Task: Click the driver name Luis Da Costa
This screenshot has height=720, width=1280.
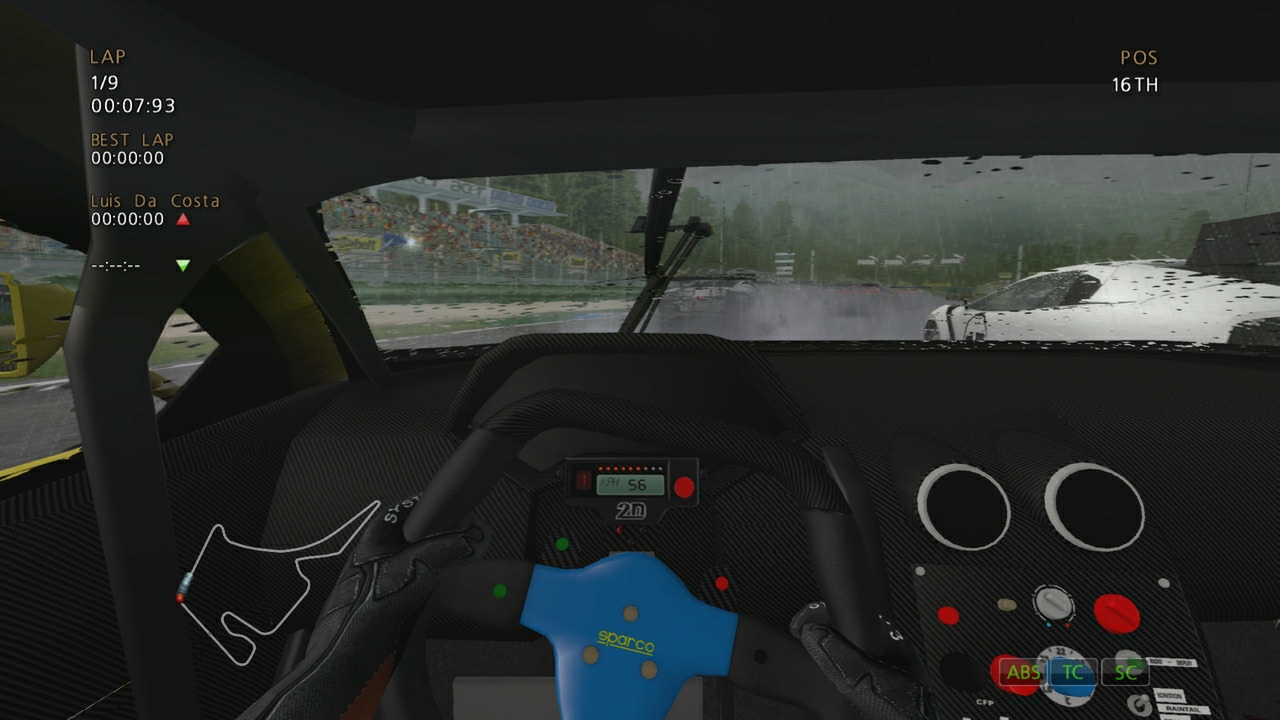Action: (x=154, y=200)
